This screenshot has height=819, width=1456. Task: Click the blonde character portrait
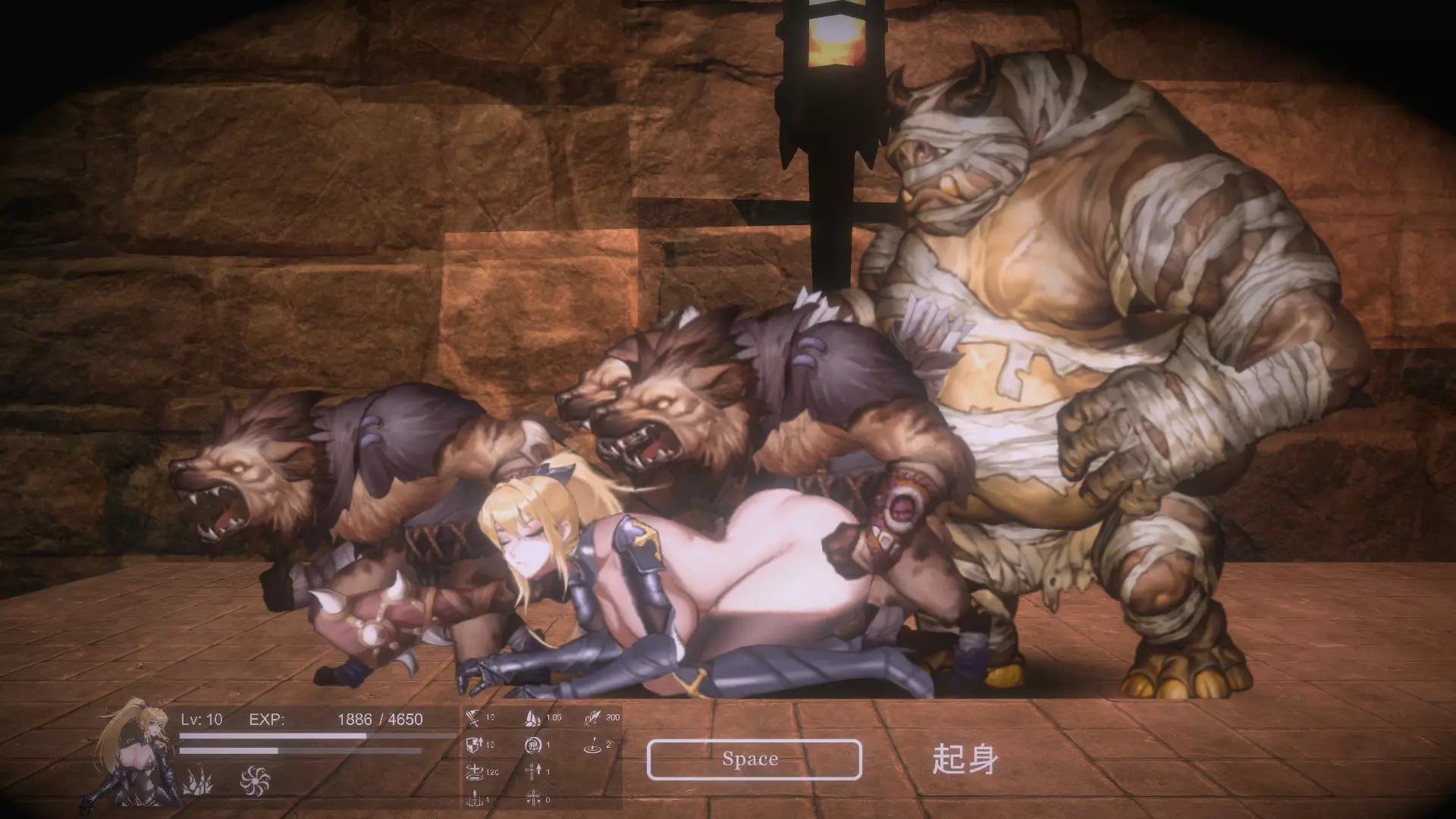click(135, 751)
